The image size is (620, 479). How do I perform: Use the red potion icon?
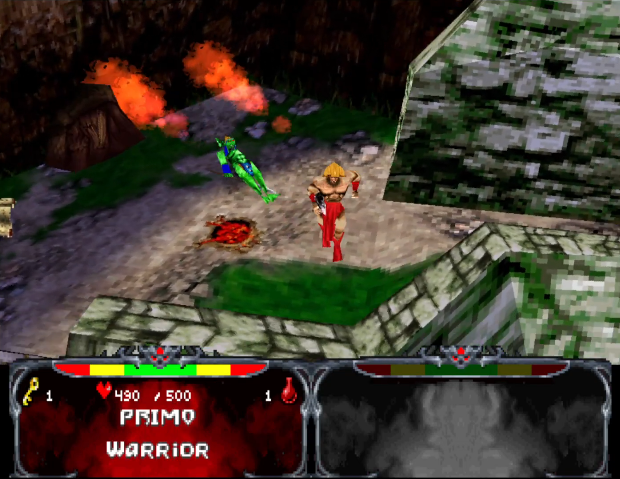point(289,393)
